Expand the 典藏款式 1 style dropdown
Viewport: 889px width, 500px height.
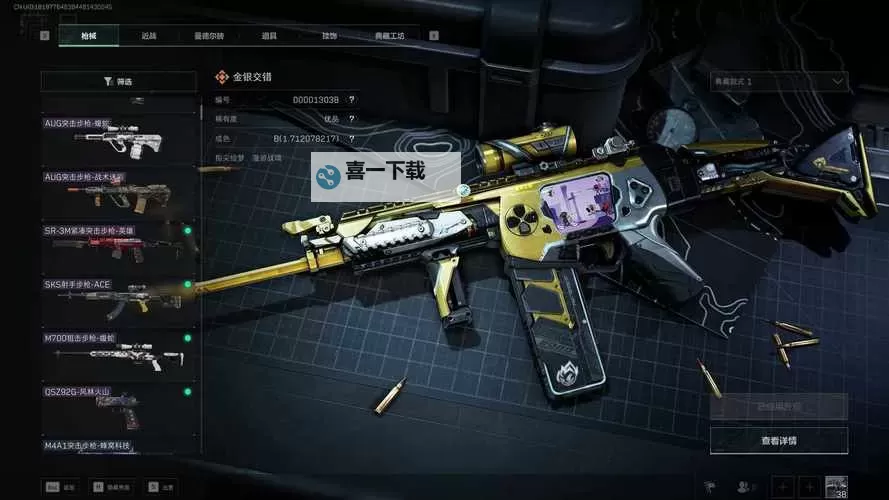pyautogui.click(x=779, y=81)
